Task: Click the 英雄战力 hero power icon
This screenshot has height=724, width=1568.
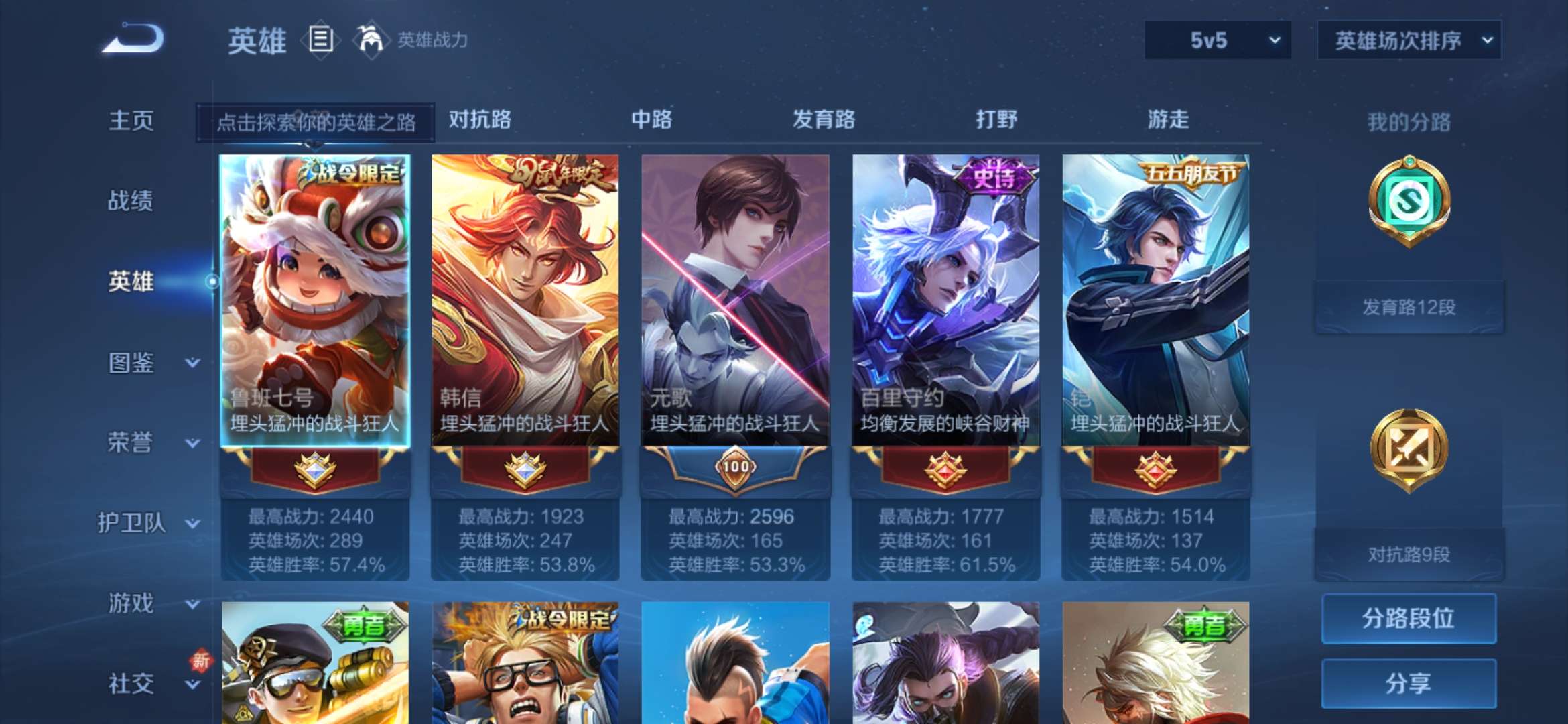Action: point(371,40)
